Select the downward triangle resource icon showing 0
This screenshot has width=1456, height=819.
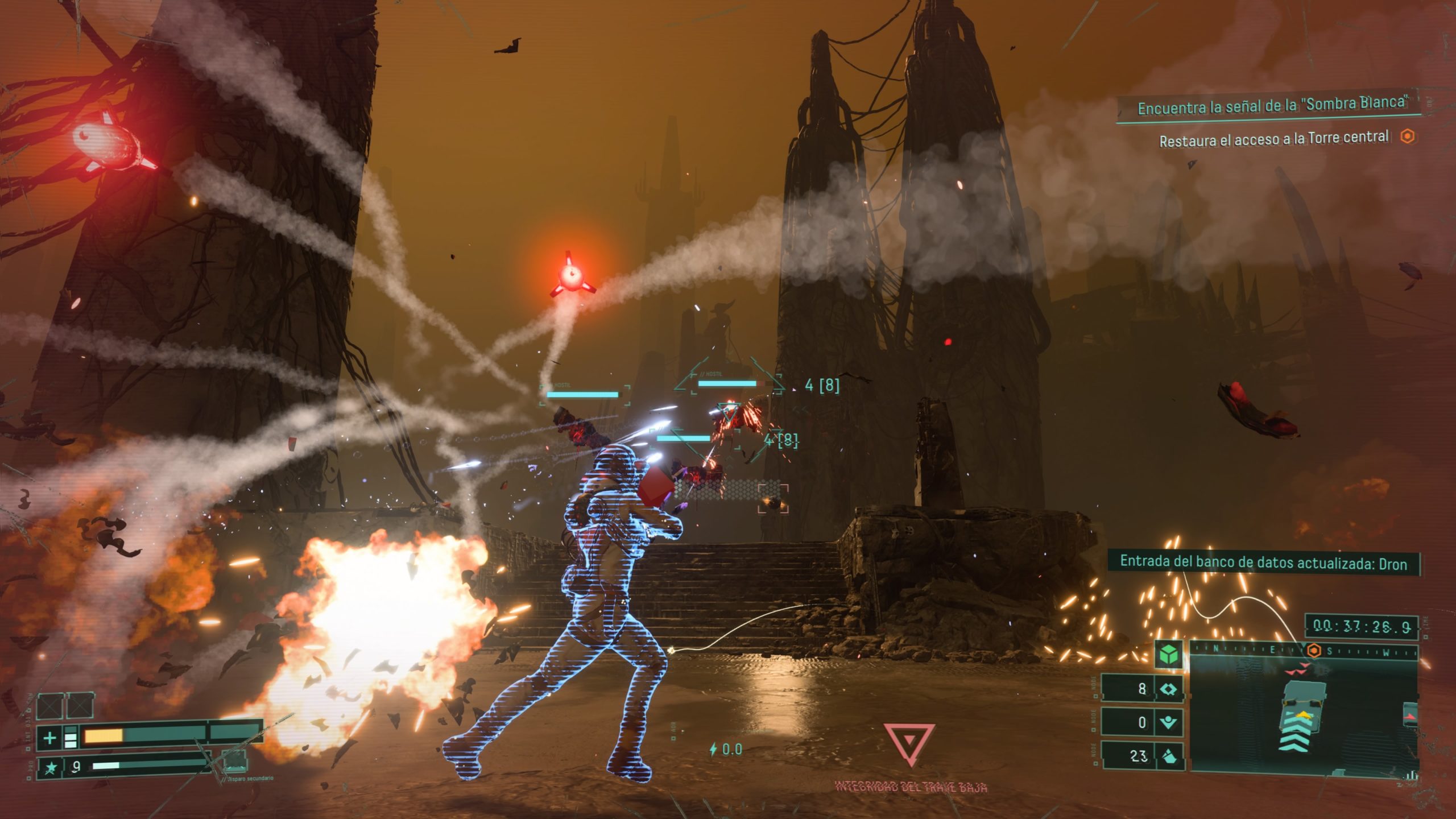(1169, 723)
